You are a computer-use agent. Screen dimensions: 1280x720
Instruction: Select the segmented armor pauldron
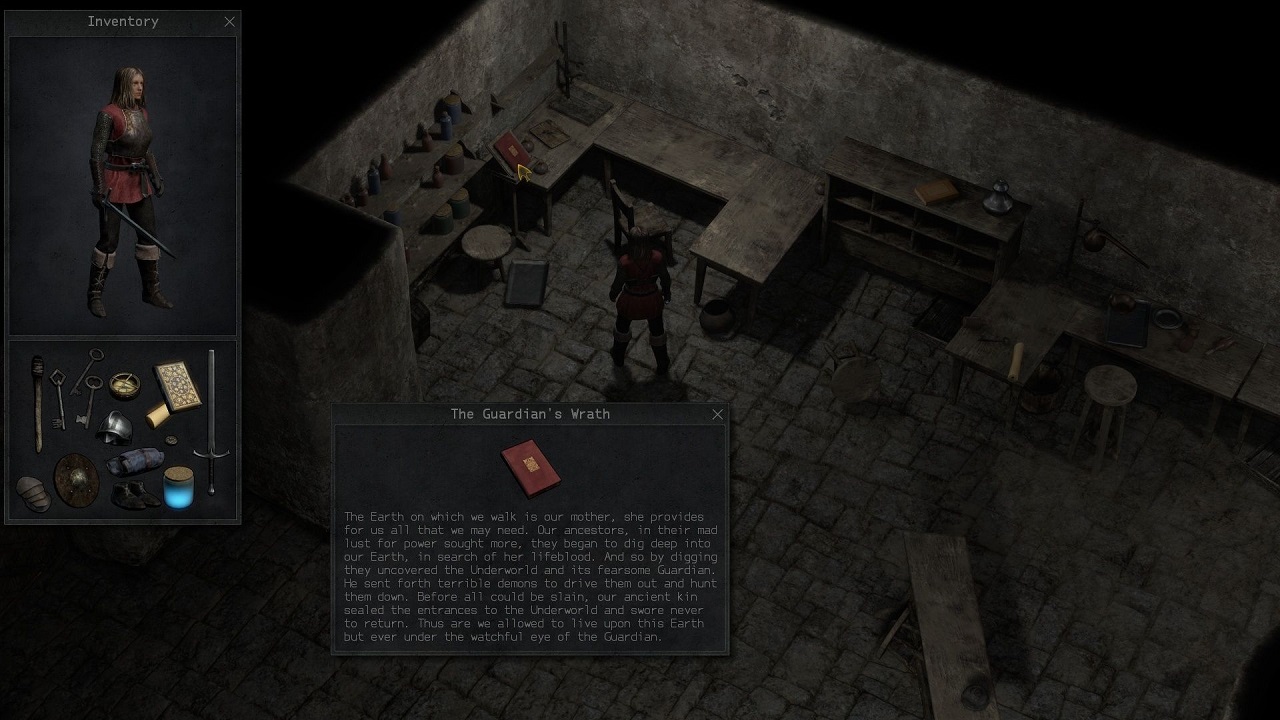33,493
